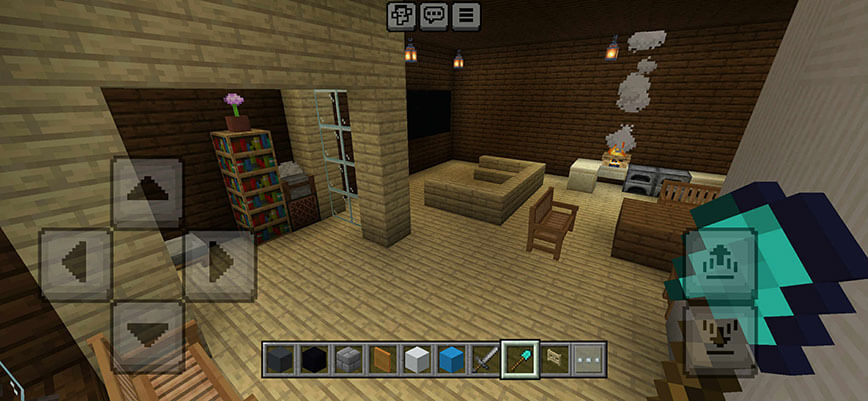Select the dark gray block hotbar slot
Screen dimensions: 868x401
[x=280, y=358]
